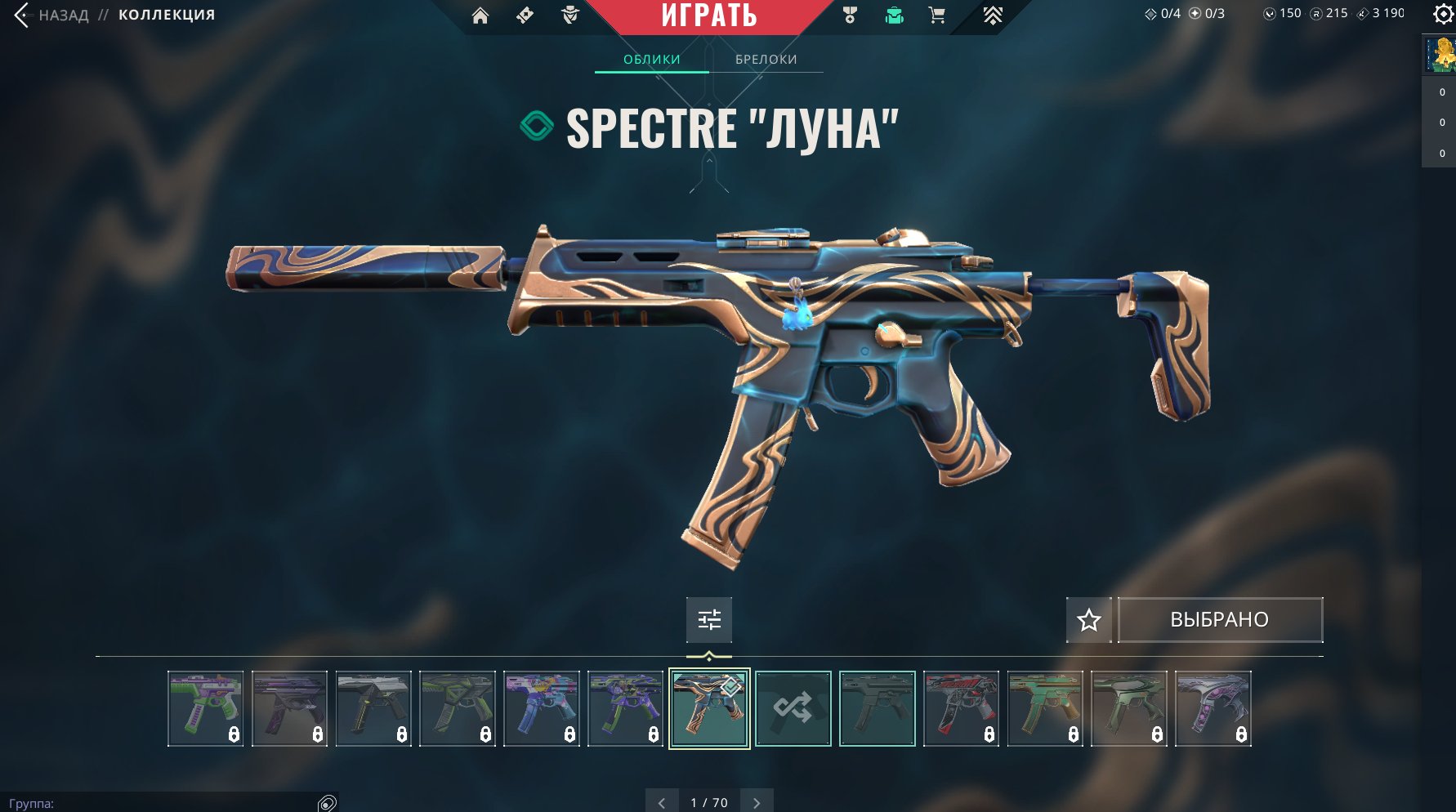
Task: Click the red ИГРАТЬ play button
Action: pyautogui.click(x=708, y=16)
